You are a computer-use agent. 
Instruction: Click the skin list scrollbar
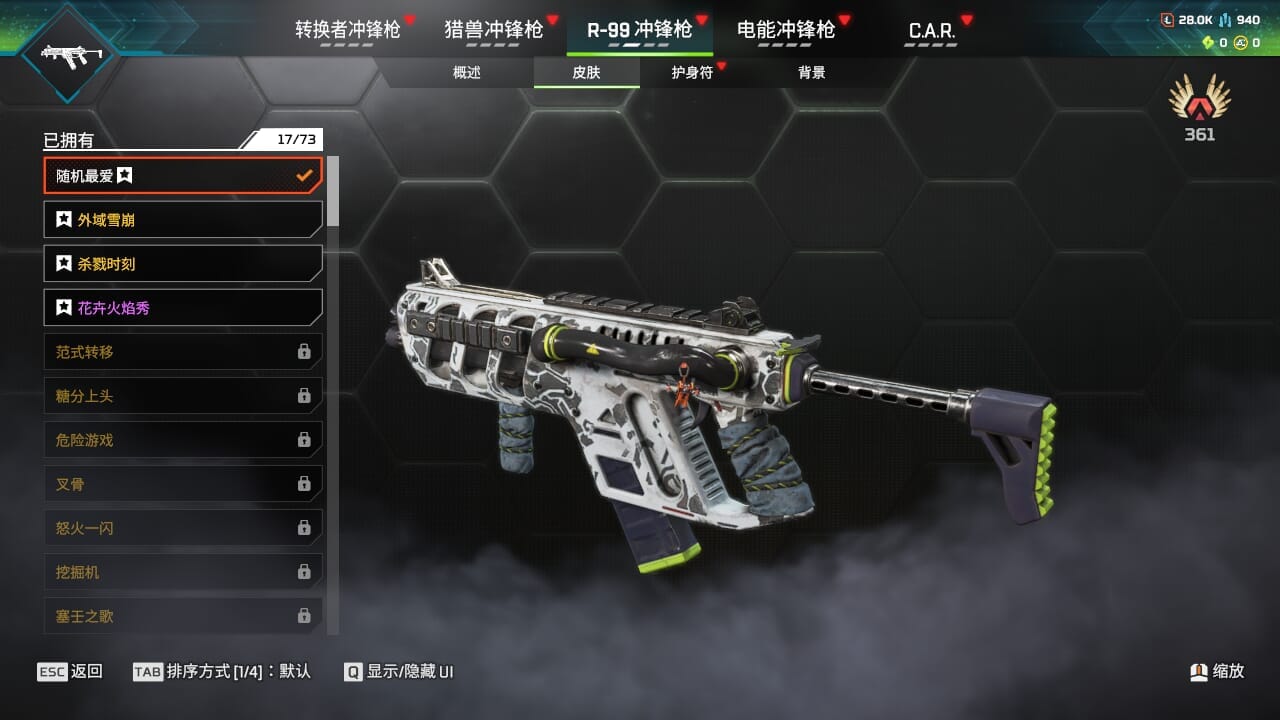333,190
